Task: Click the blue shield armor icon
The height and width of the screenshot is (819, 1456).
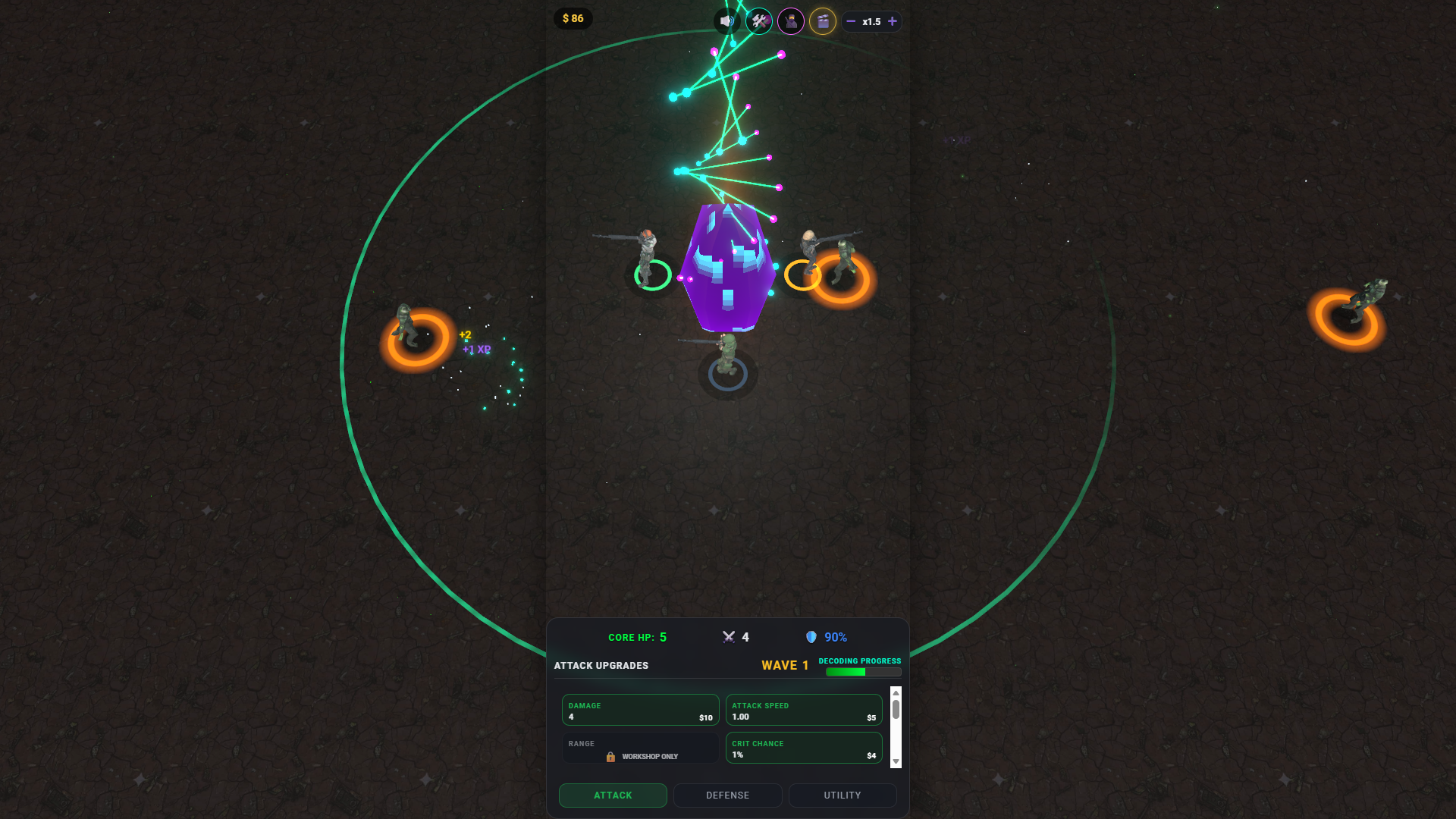Action: (812, 637)
